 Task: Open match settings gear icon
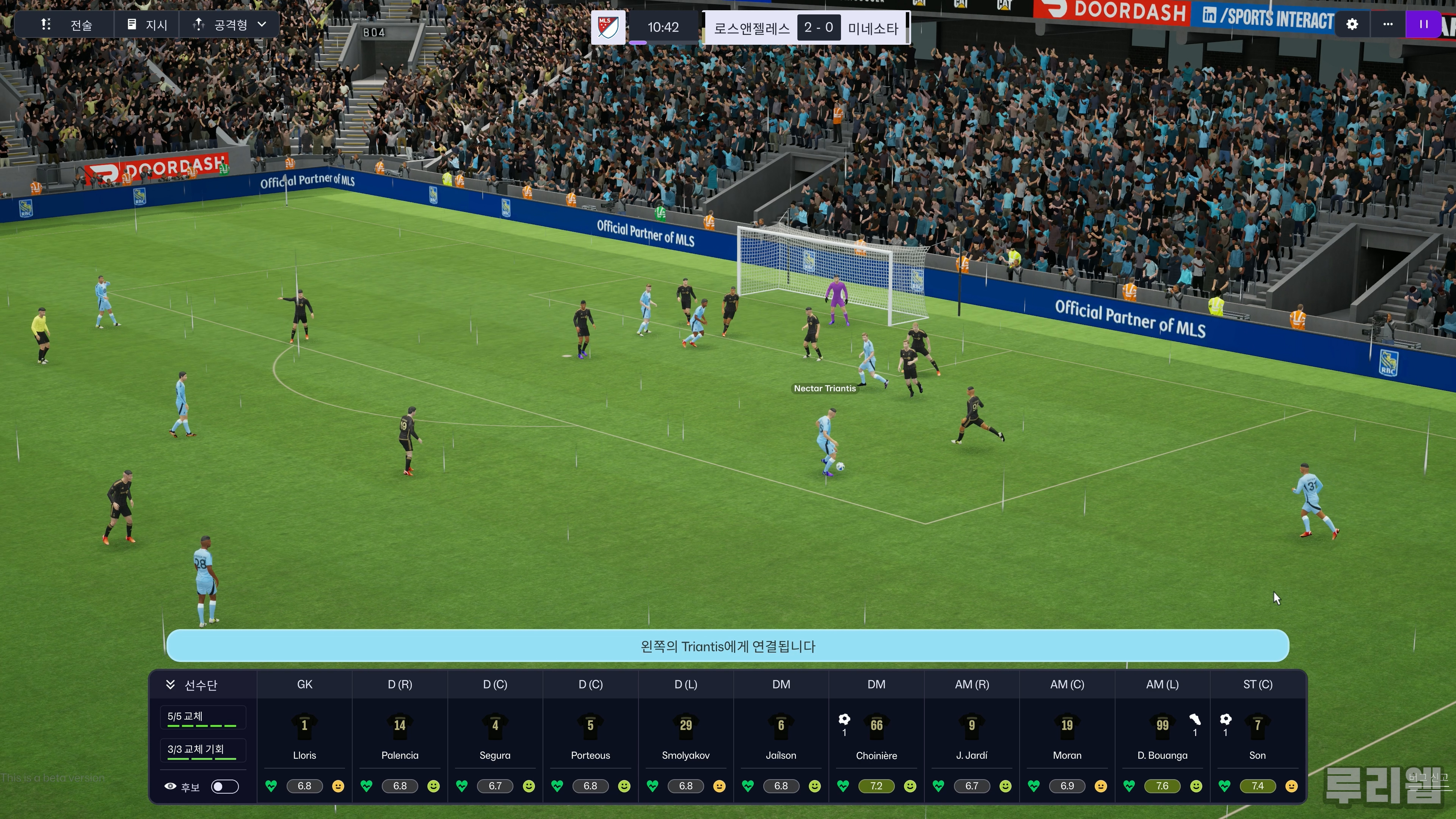click(1352, 24)
